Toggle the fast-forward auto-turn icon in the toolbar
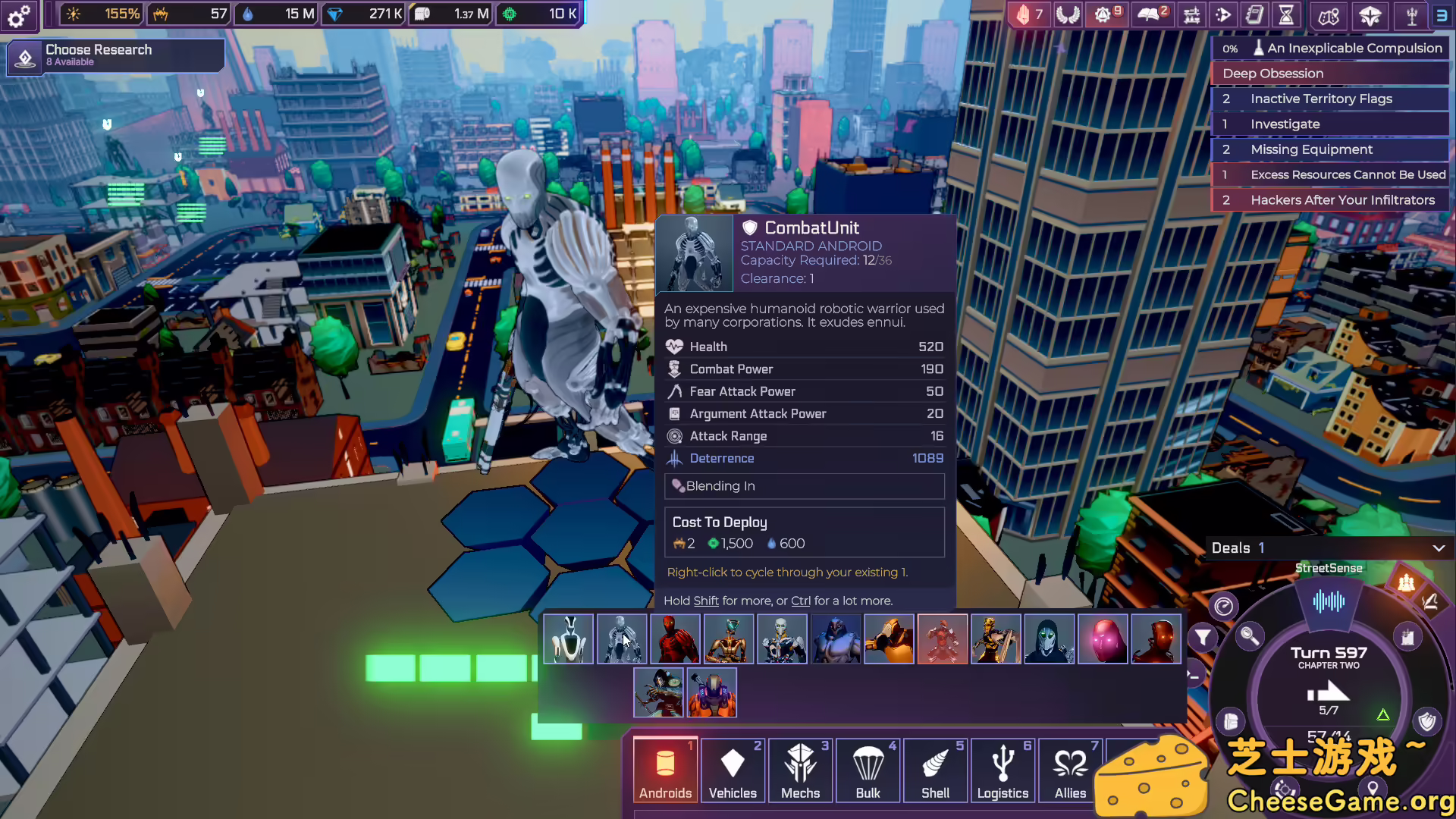1456x819 pixels. [x=1223, y=15]
